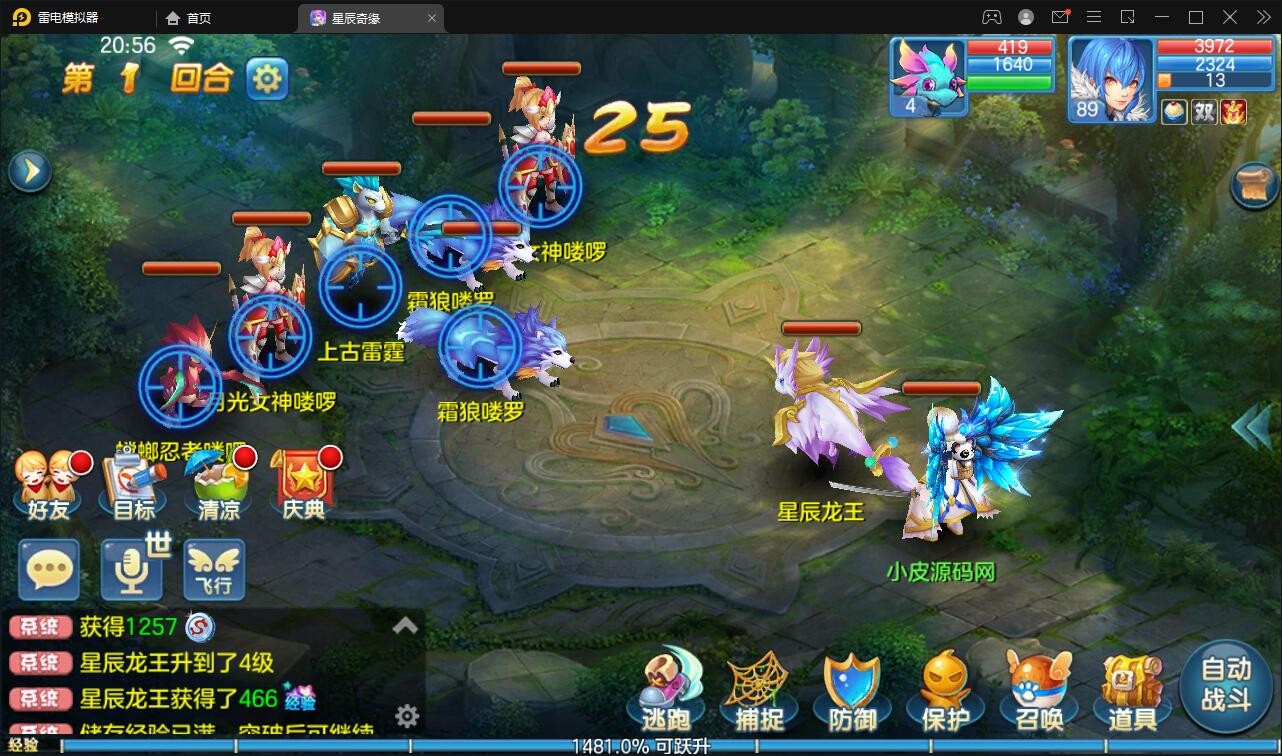Collapse the system chat log with up arrow

404,624
